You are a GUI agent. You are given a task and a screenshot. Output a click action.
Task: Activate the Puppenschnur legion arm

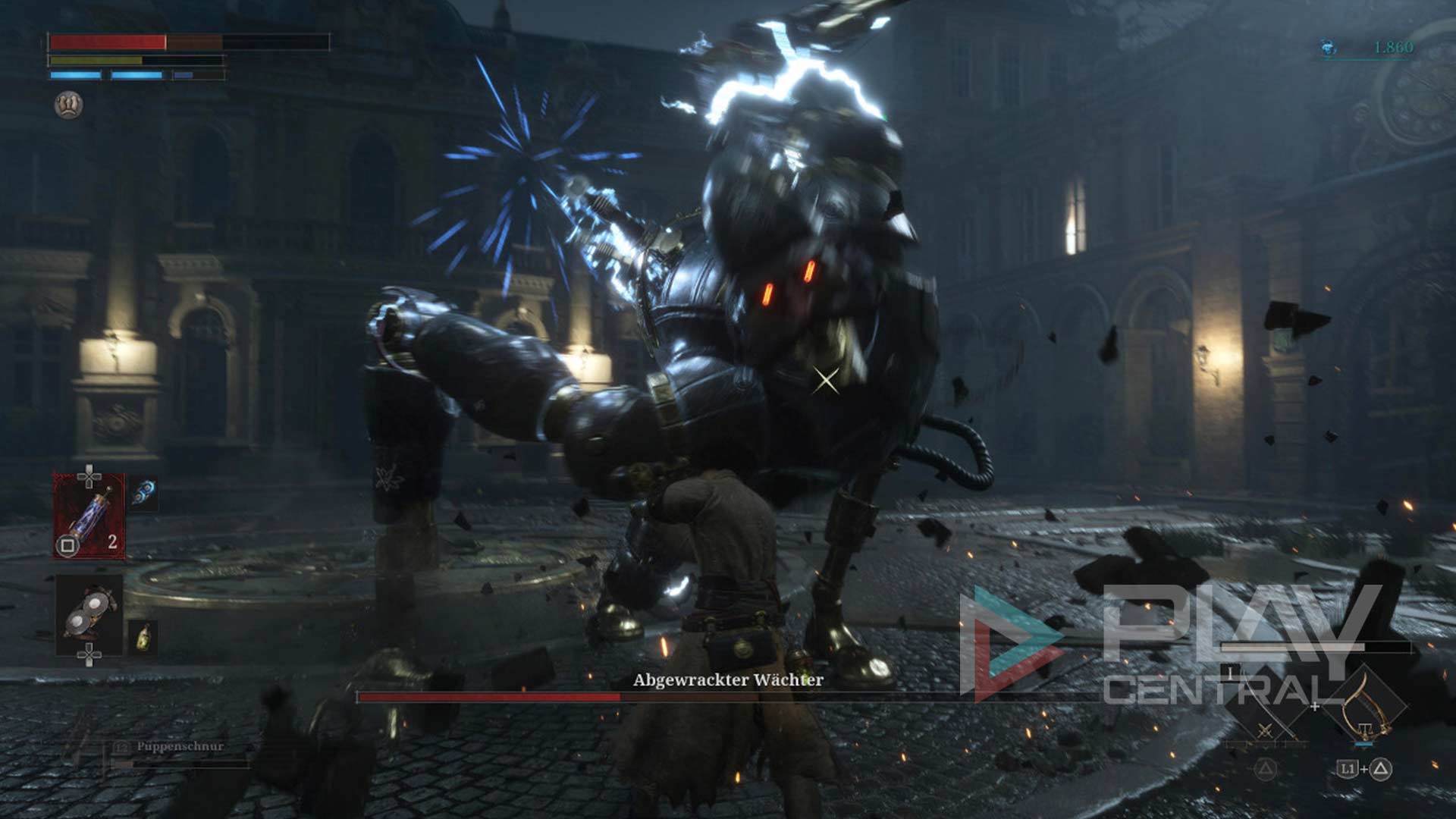click(x=179, y=747)
